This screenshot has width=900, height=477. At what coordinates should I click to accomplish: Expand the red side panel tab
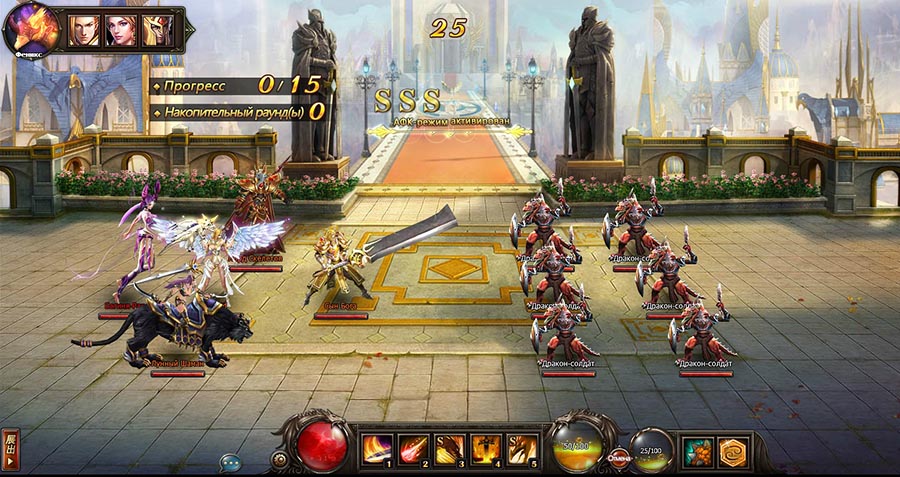coord(10,451)
